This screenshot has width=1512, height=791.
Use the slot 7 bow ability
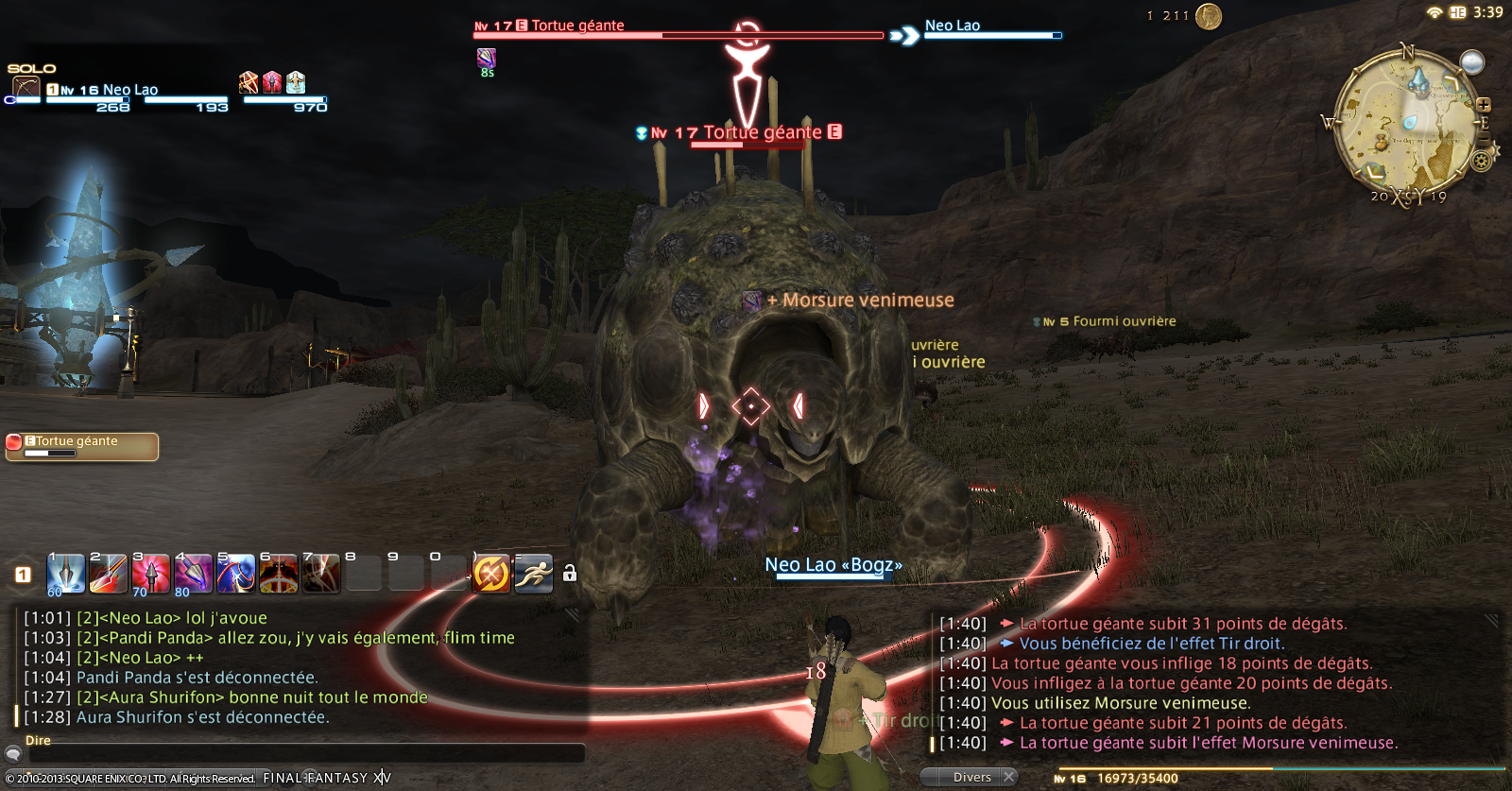(320, 574)
